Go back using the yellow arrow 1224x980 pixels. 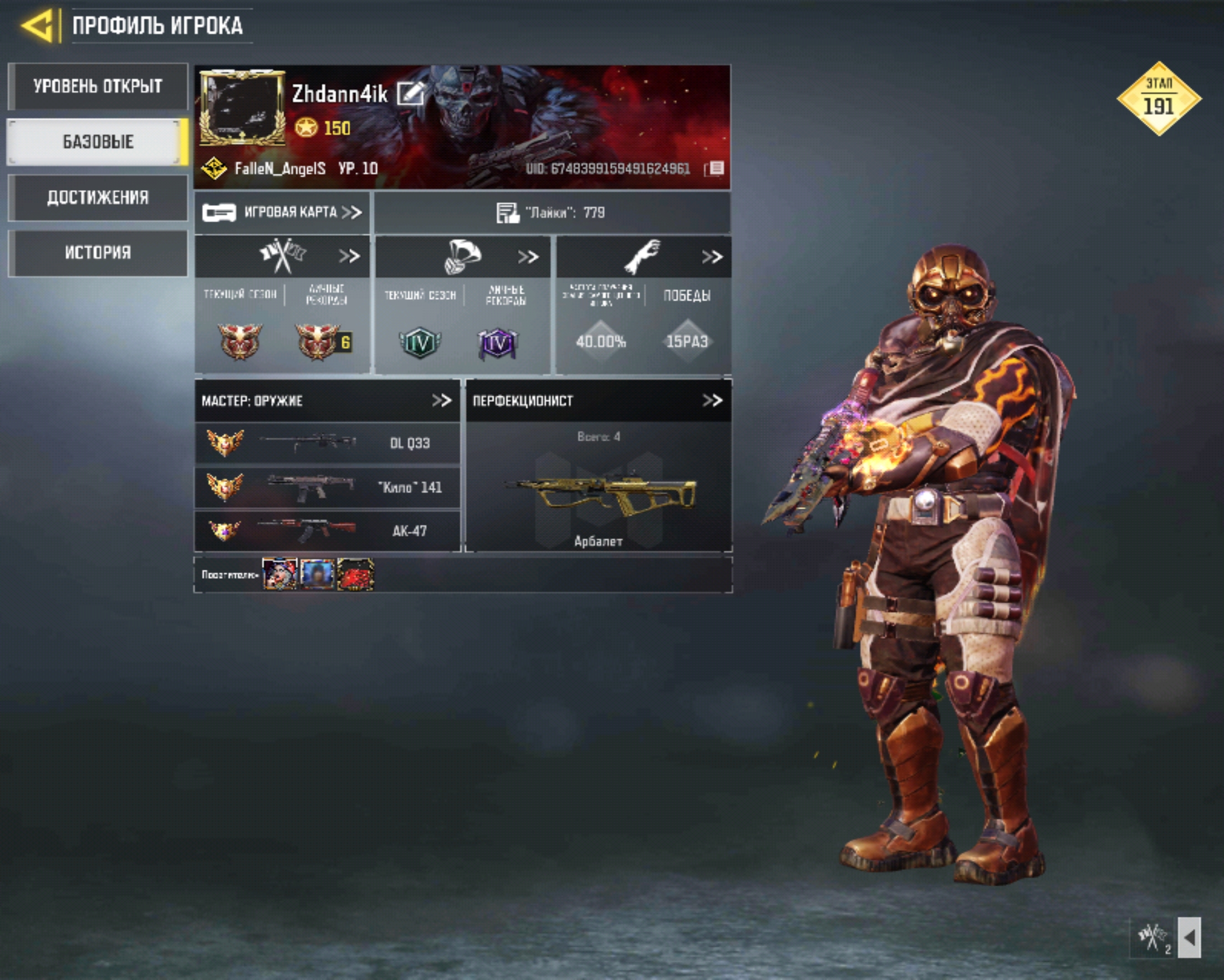pyautogui.click(x=38, y=25)
